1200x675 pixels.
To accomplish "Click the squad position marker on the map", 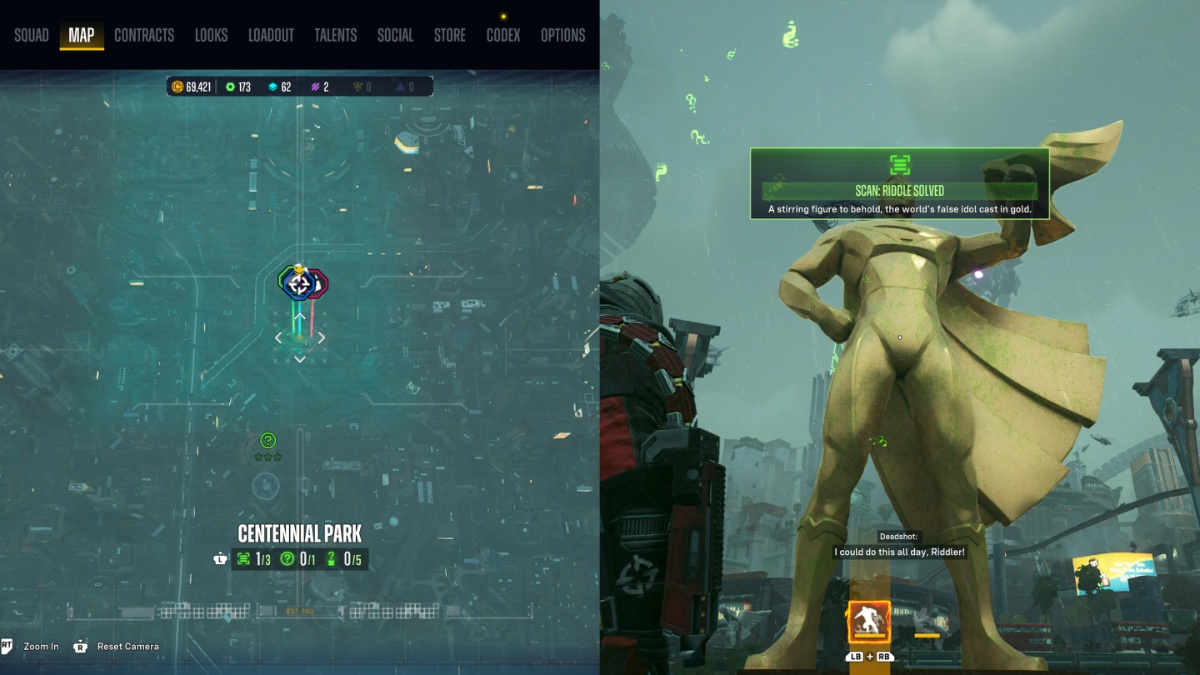I will click(x=299, y=284).
